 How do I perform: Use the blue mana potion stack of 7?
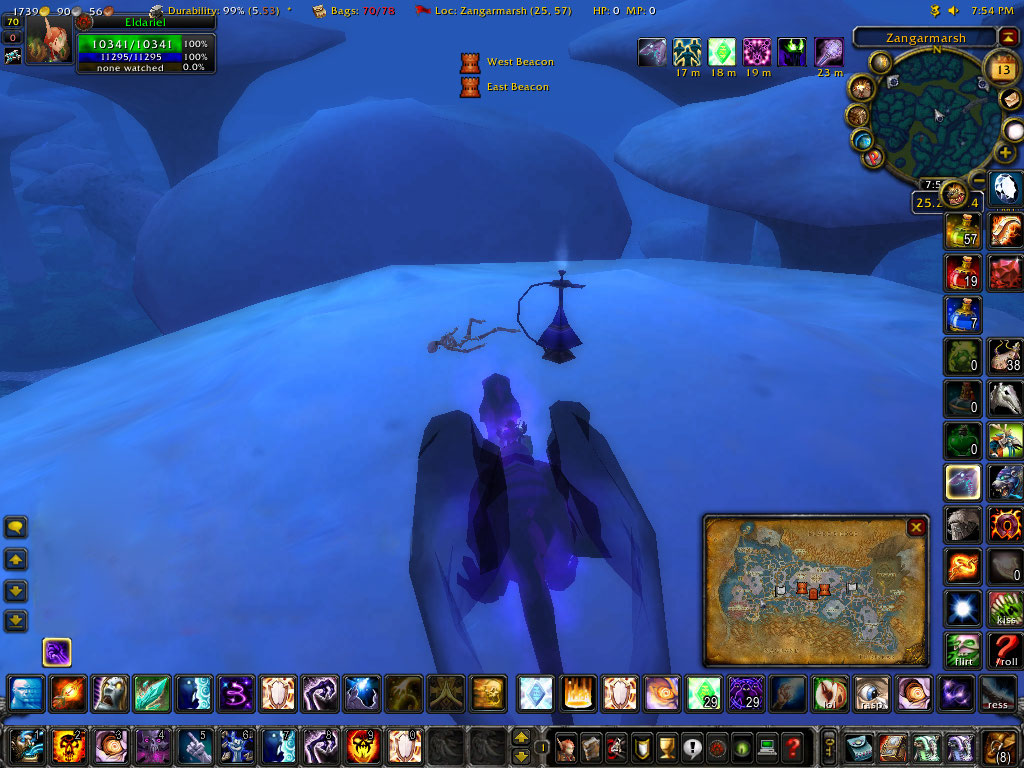[x=961, y=315]
